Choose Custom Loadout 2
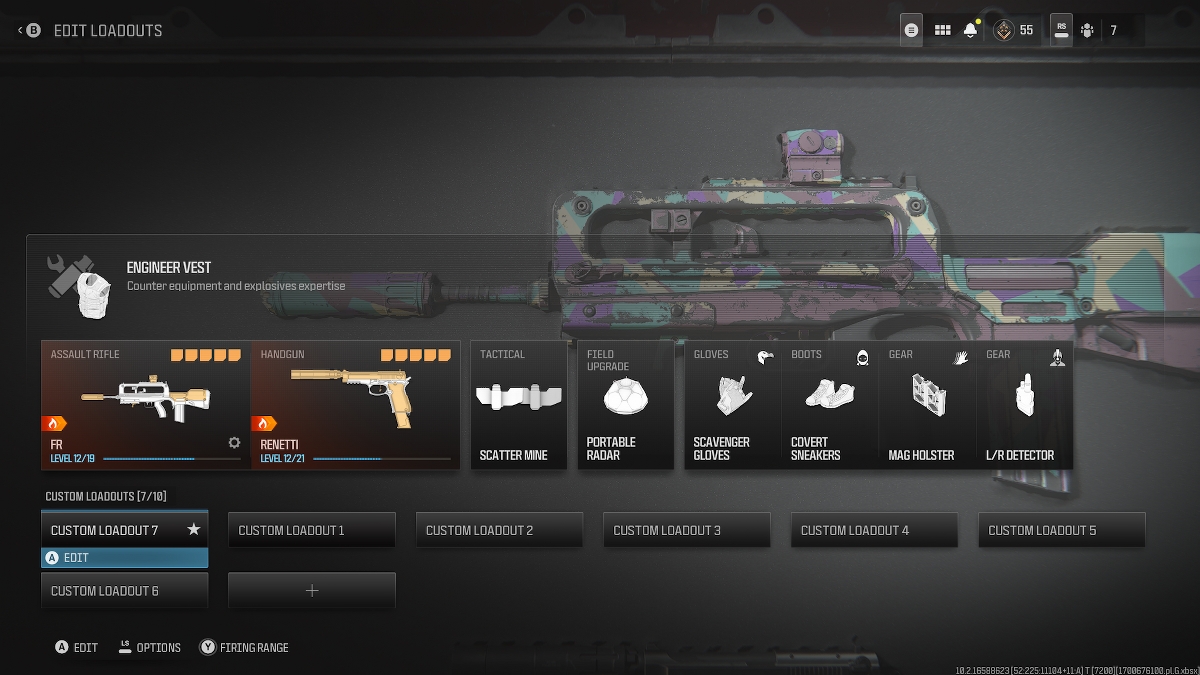This screenshot has width=1200, height=675. 499,530
